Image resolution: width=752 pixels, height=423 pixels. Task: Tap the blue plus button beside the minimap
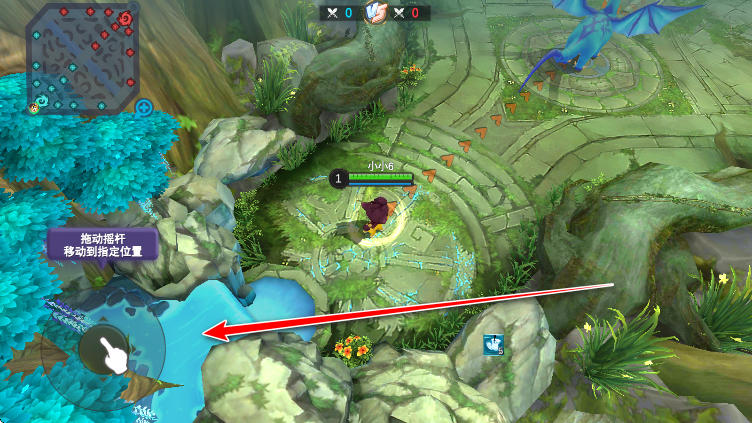[x=144, y=107]
